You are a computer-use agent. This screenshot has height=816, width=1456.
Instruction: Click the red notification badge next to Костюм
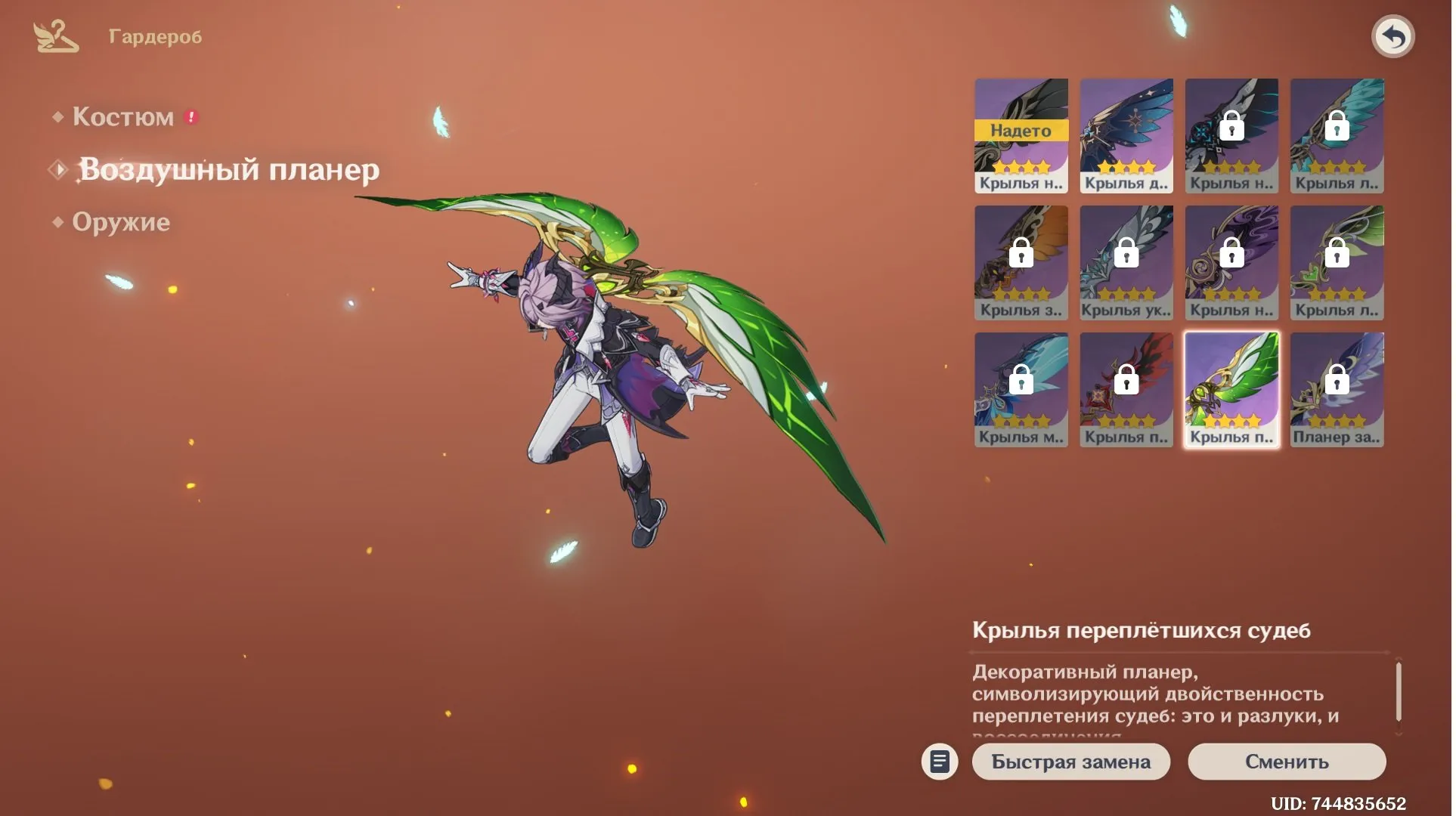(x=191, y=115)
